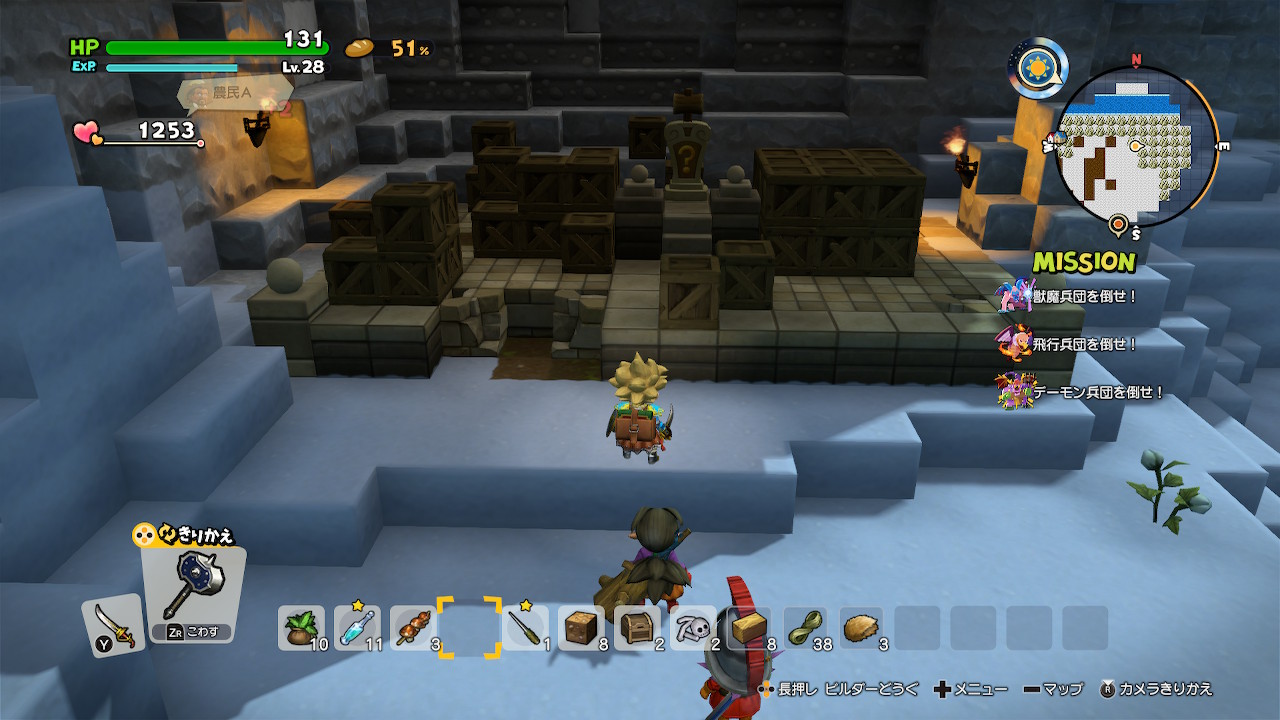1280x720 pixels.
Task: Choose the meat skewer hotbar slot
Action: pyautogui.click(x=413, y=628)
